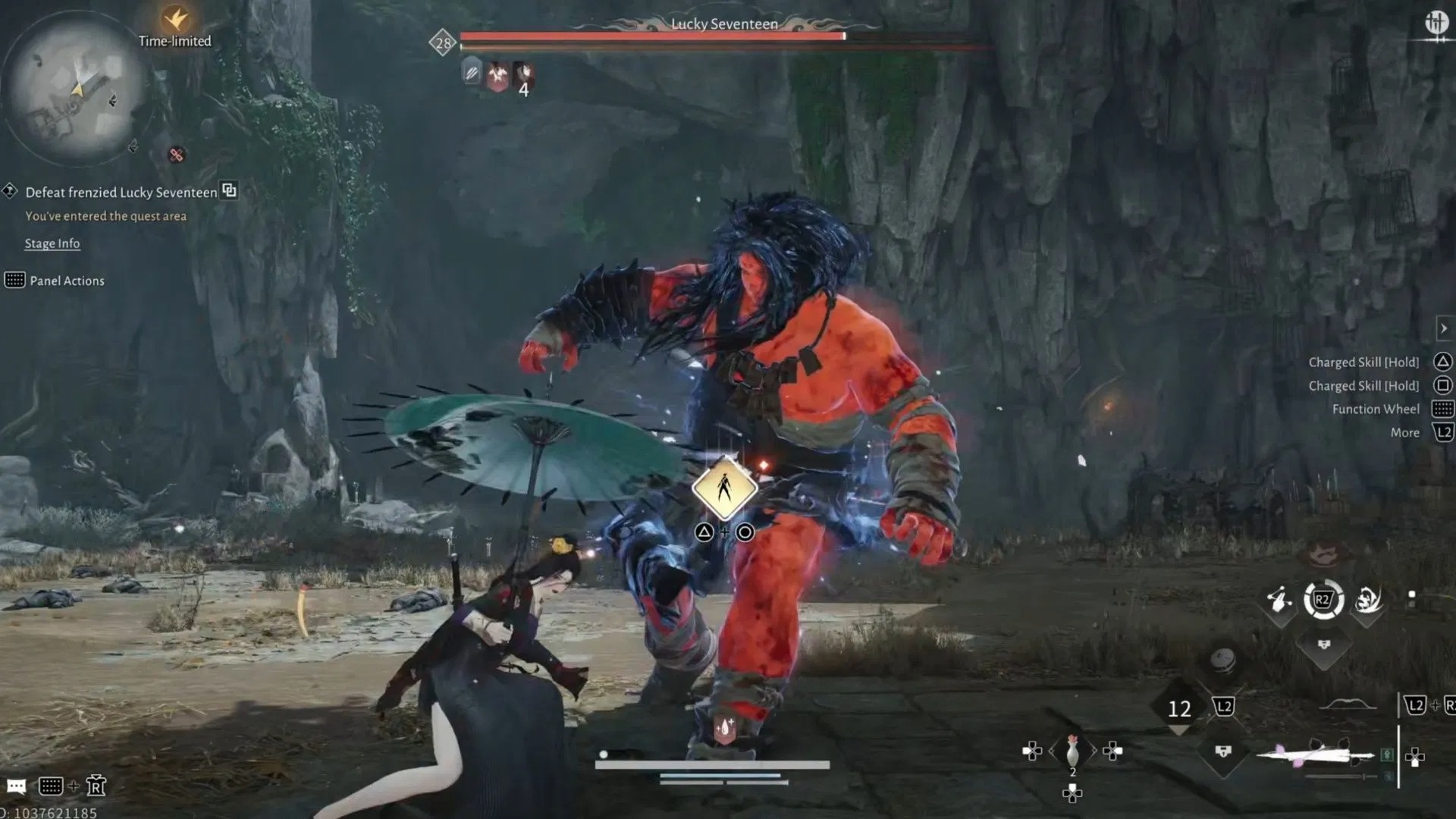
Task: Click the overlapping-squares icon beside the quest title
Action: (229, 190)
